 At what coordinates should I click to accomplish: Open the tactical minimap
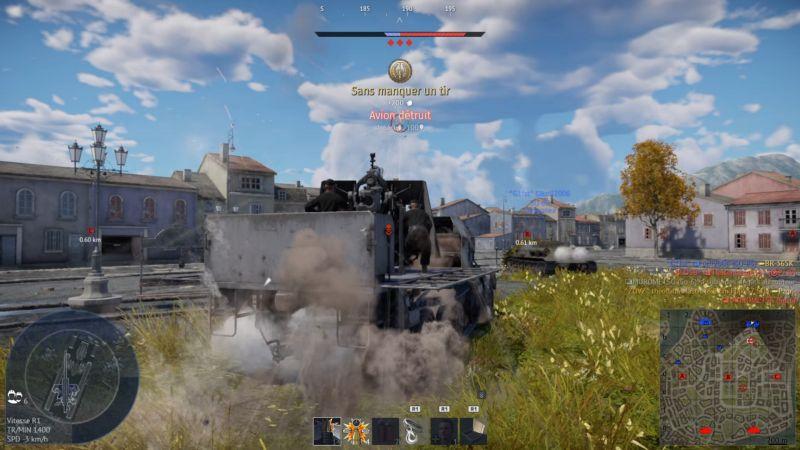(727, 376)
